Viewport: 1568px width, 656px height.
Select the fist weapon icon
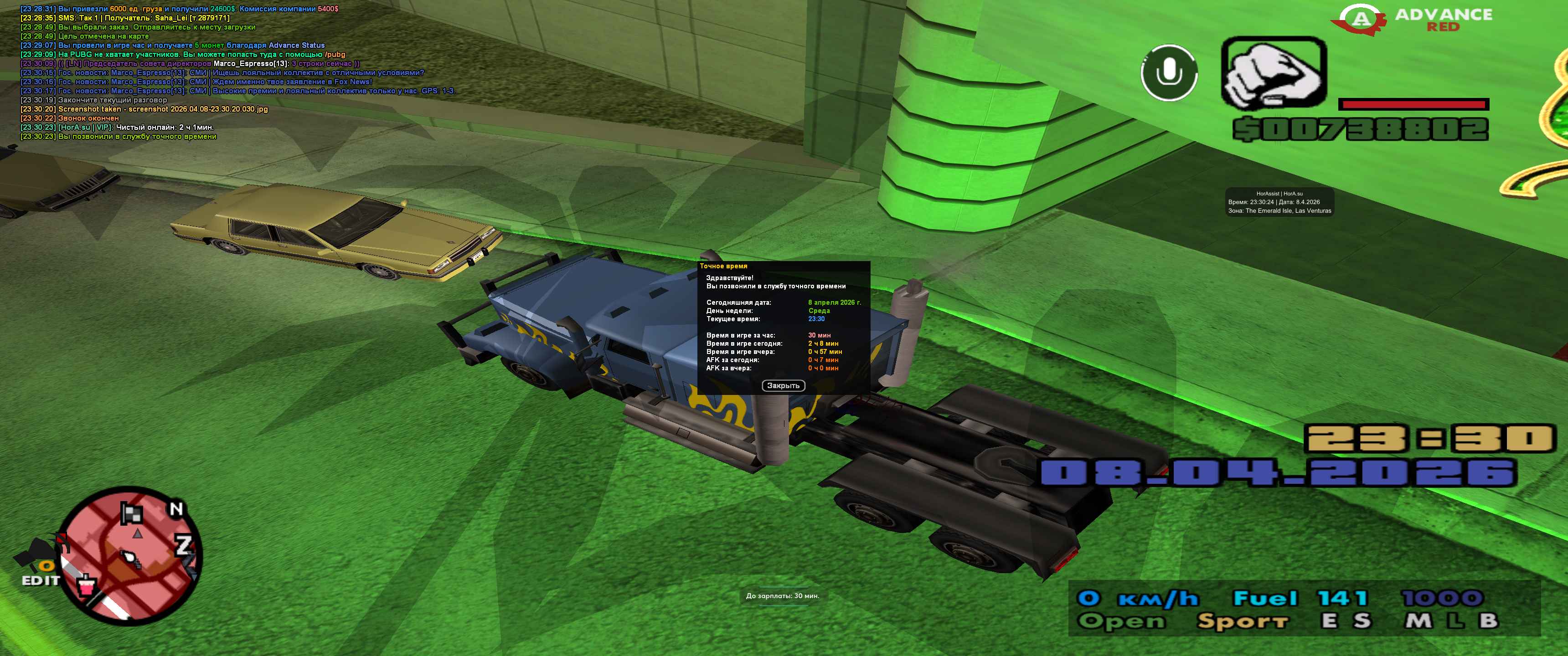click(x=1274, y=73)
